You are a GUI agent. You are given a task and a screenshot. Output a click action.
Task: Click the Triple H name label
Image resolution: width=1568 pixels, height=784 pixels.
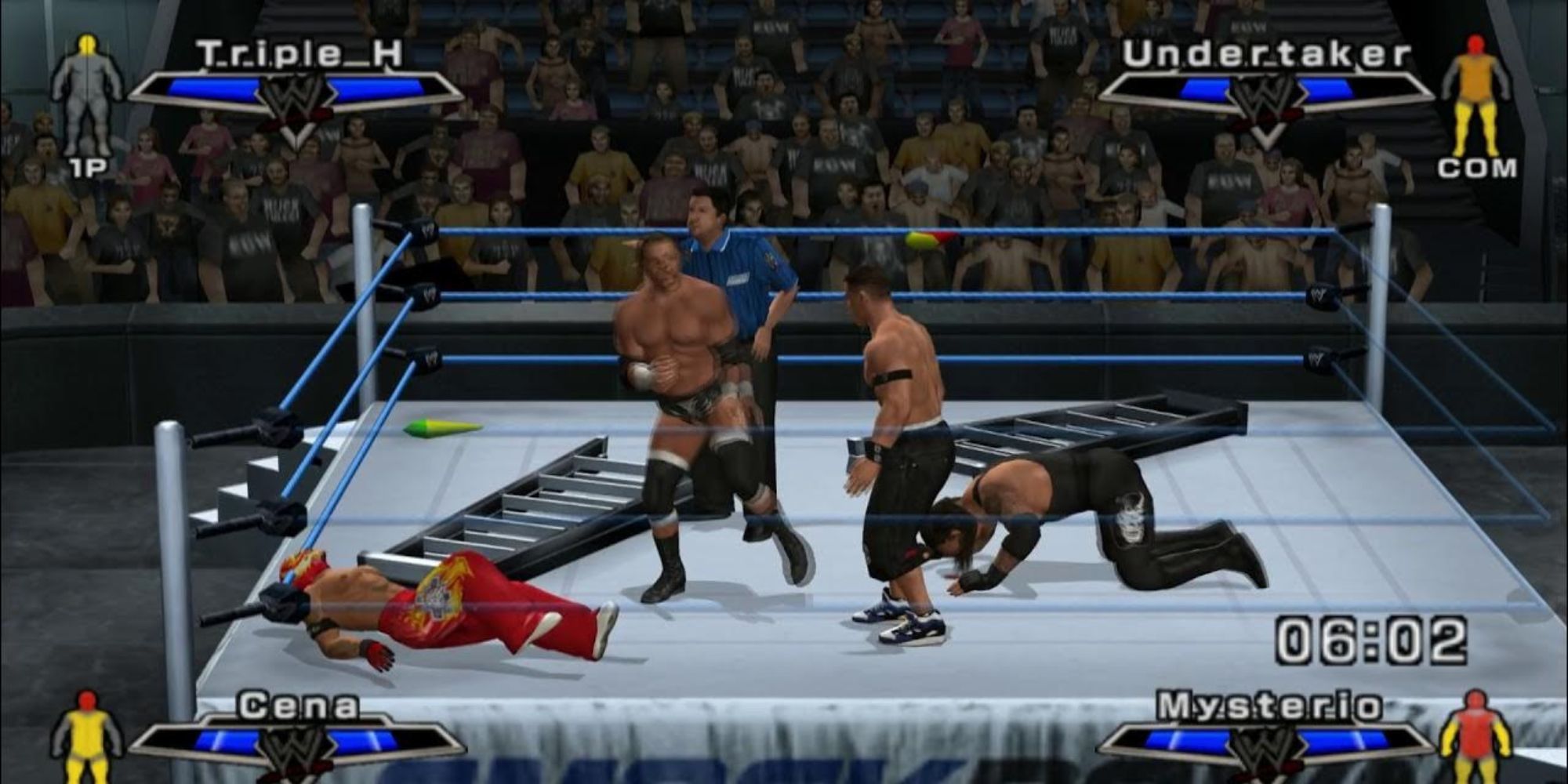pyautogui.click(x=299, y=55)
